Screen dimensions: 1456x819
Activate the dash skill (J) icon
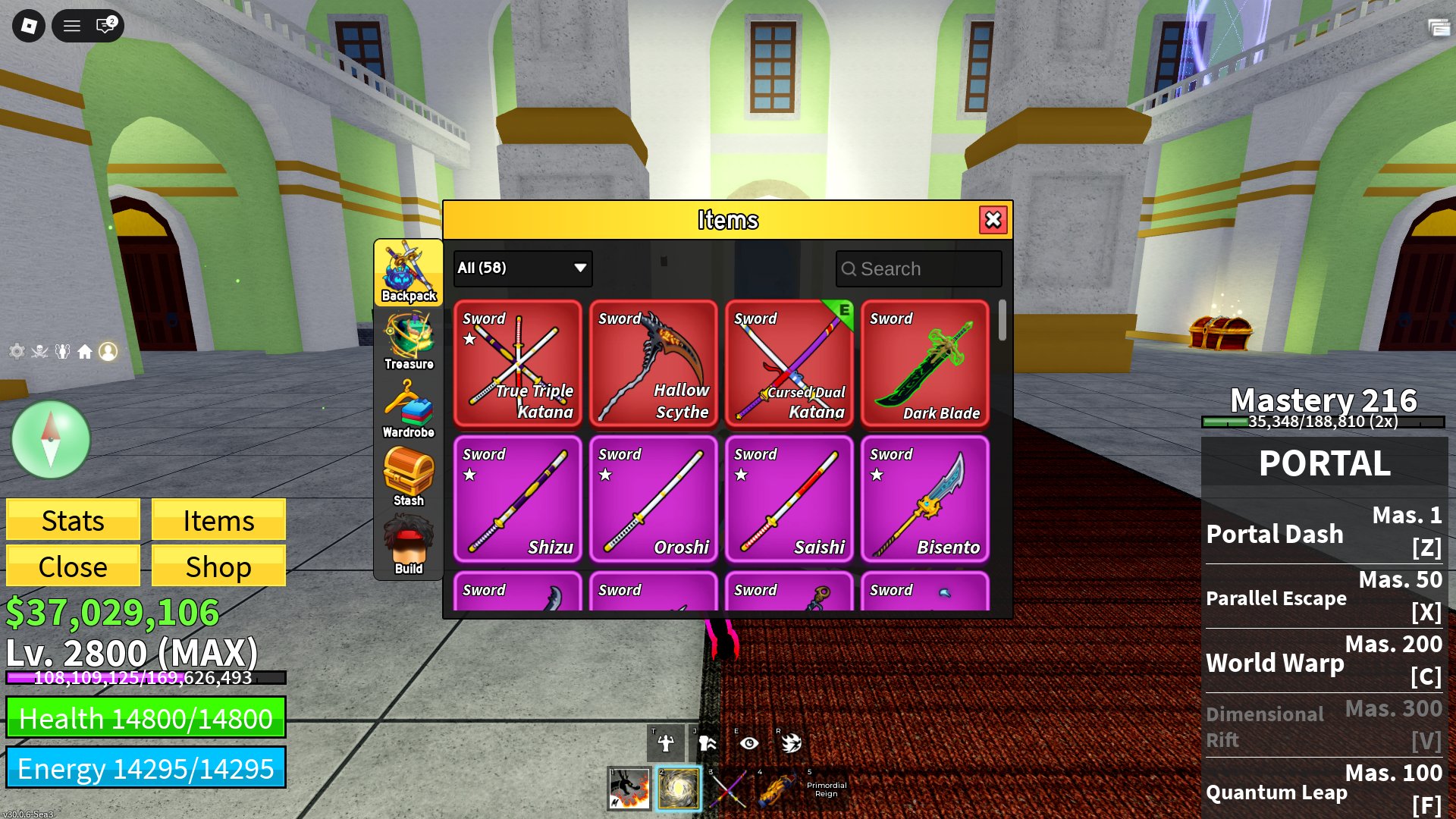pyautogui.click(x=708, y=743)
